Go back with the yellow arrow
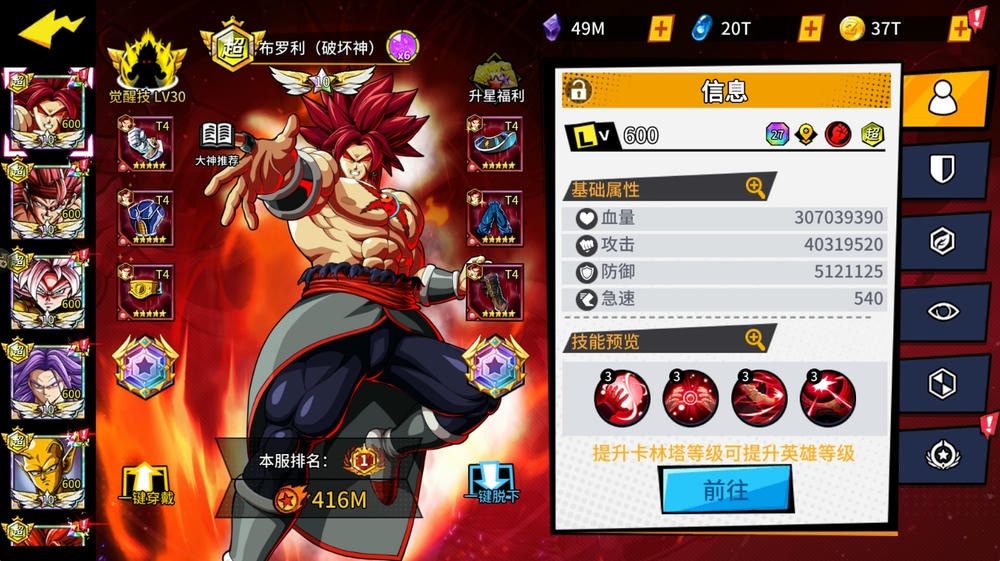This screenshot has width=1000, height=561. [x=51, y=30]
